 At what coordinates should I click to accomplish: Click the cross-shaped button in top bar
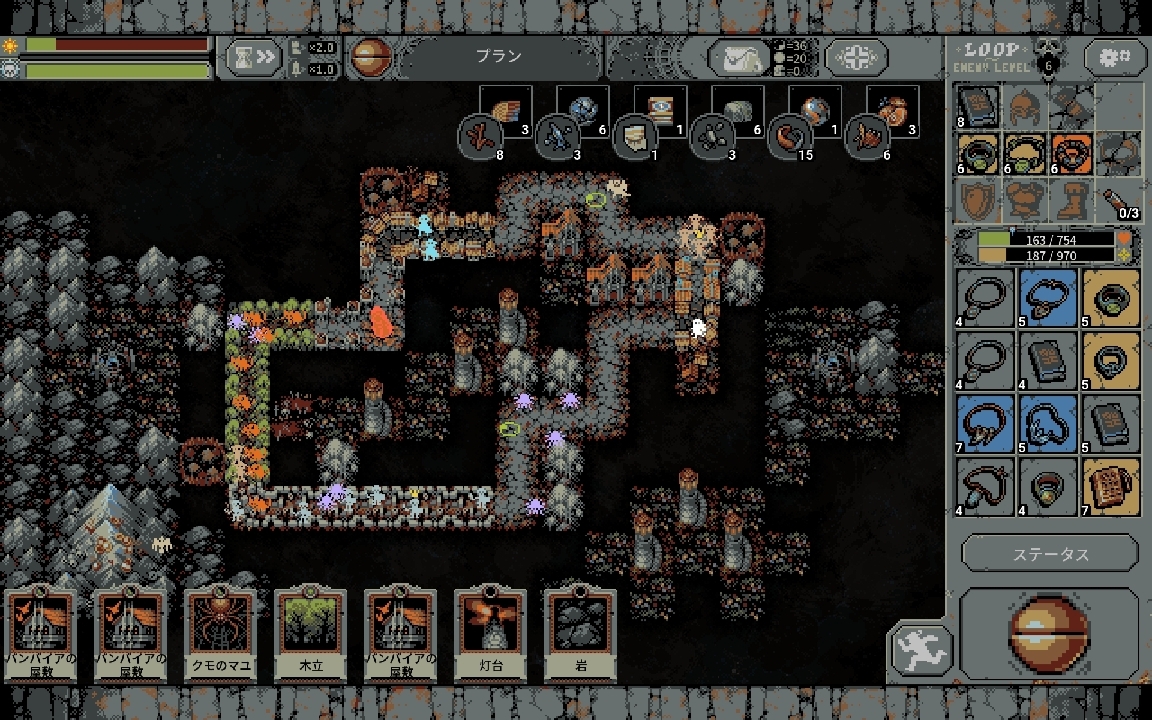855,58
